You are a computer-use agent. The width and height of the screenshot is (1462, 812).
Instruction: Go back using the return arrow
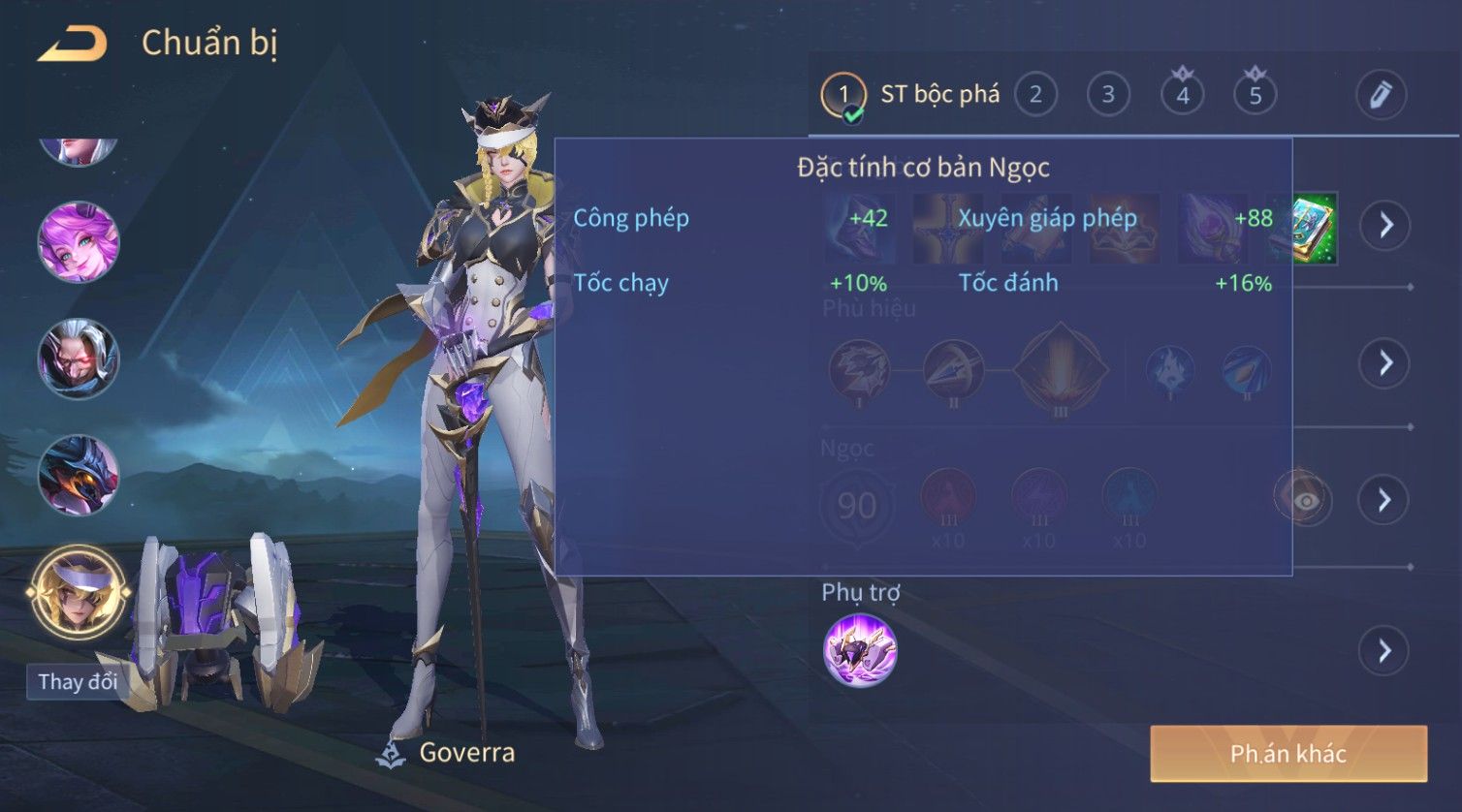(72, 44)
